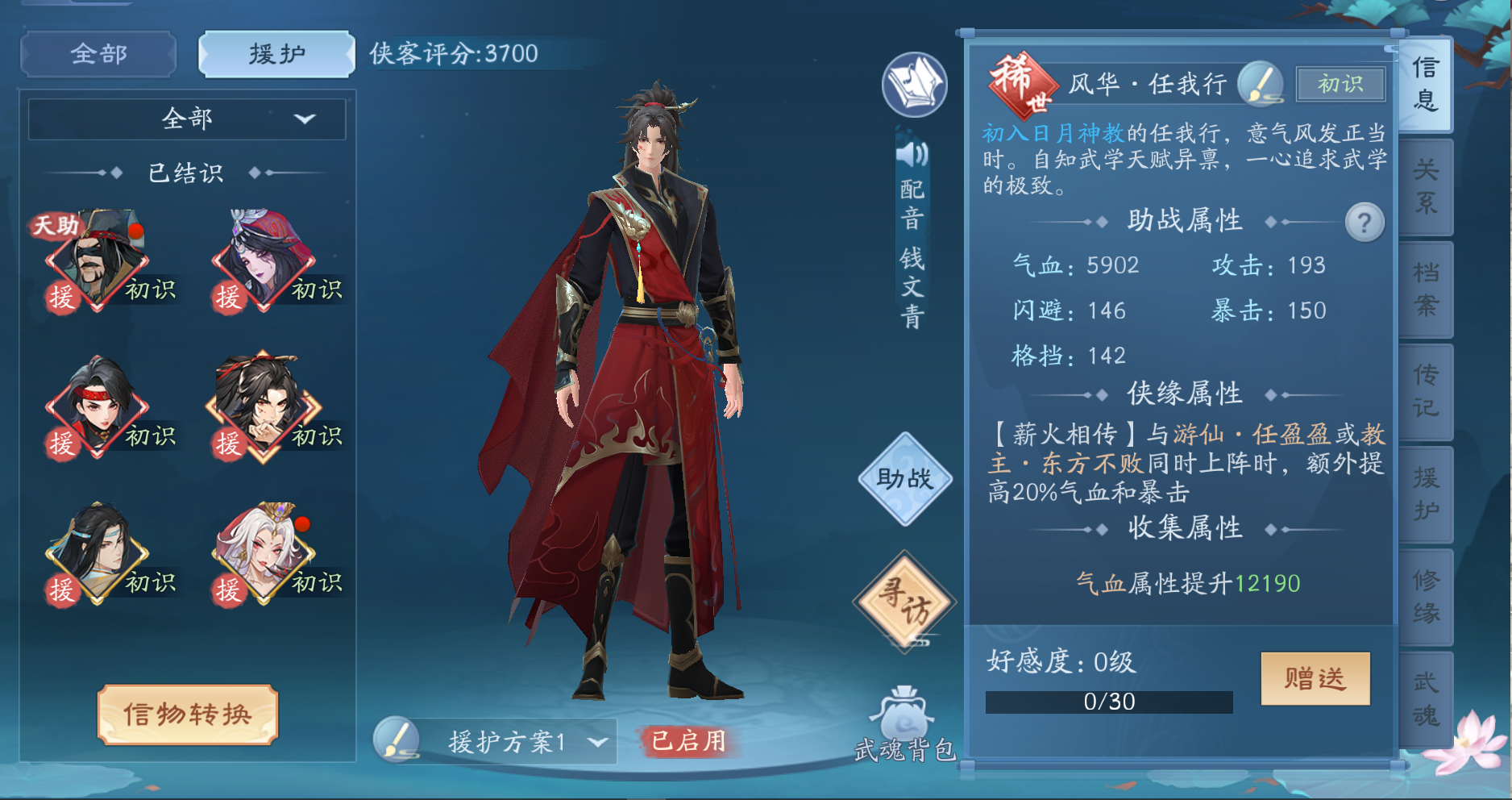The height and width of the screenshot is (800, 1512).
Task: Click the brush icon next to 援护方案1
Action: pyautogui.click(x=397, y=742)
